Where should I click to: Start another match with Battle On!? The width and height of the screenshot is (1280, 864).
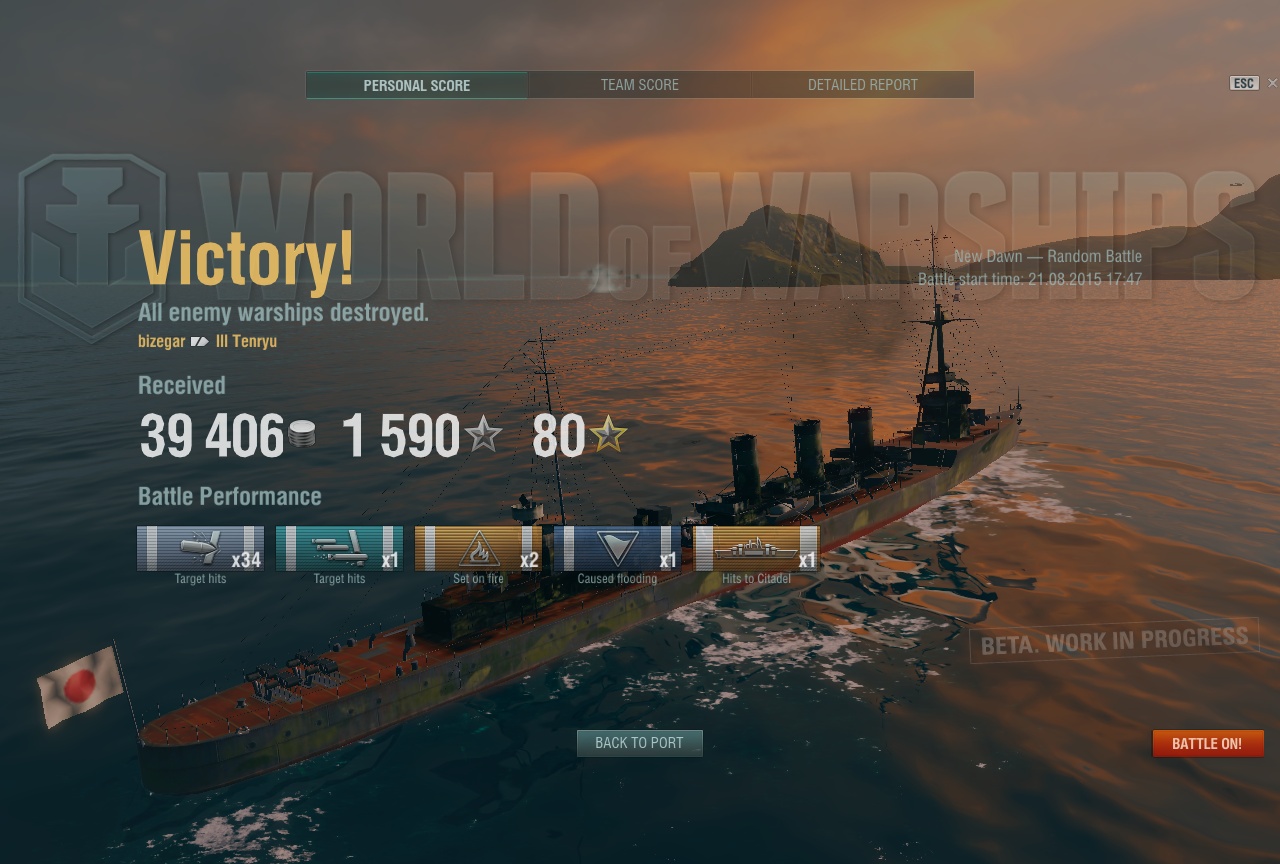[1207, 744]
